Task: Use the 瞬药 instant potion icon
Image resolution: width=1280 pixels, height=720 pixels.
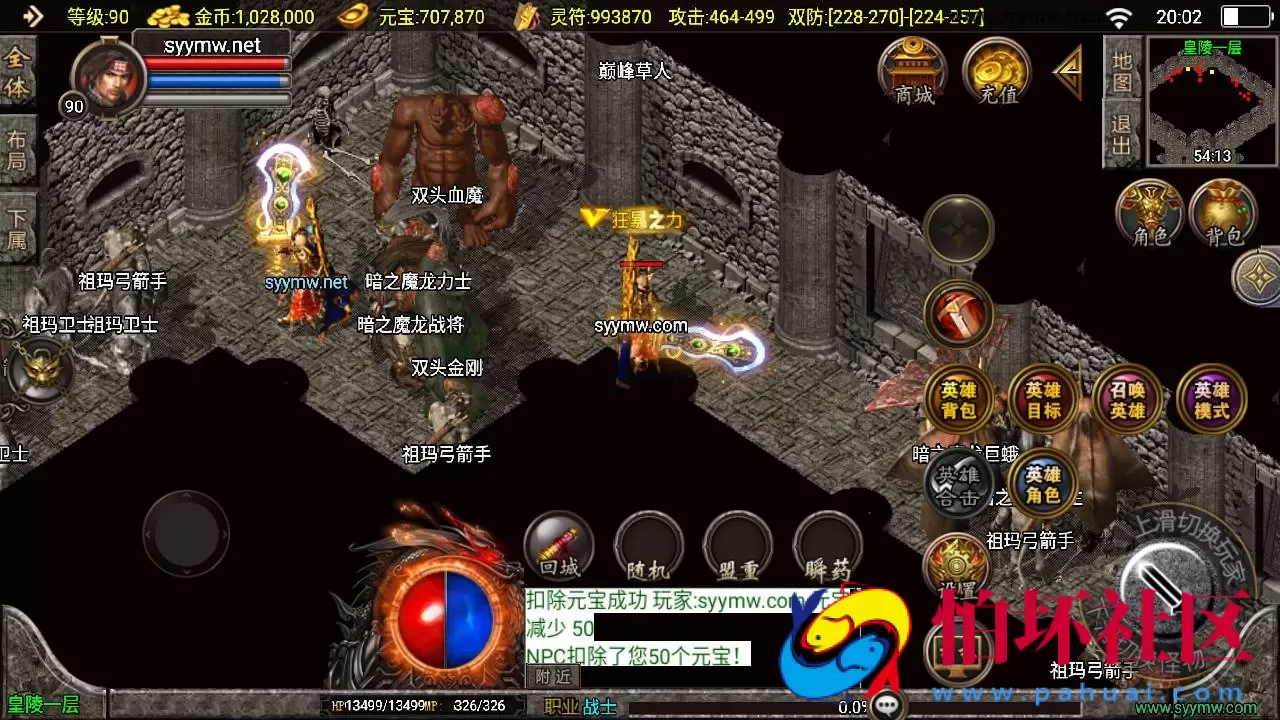Action: (x=826, y=545)
